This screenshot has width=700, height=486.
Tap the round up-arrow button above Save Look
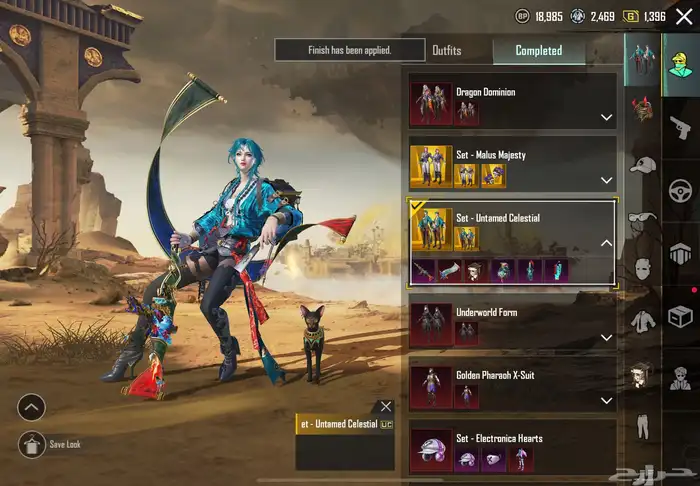pos(32,407)
